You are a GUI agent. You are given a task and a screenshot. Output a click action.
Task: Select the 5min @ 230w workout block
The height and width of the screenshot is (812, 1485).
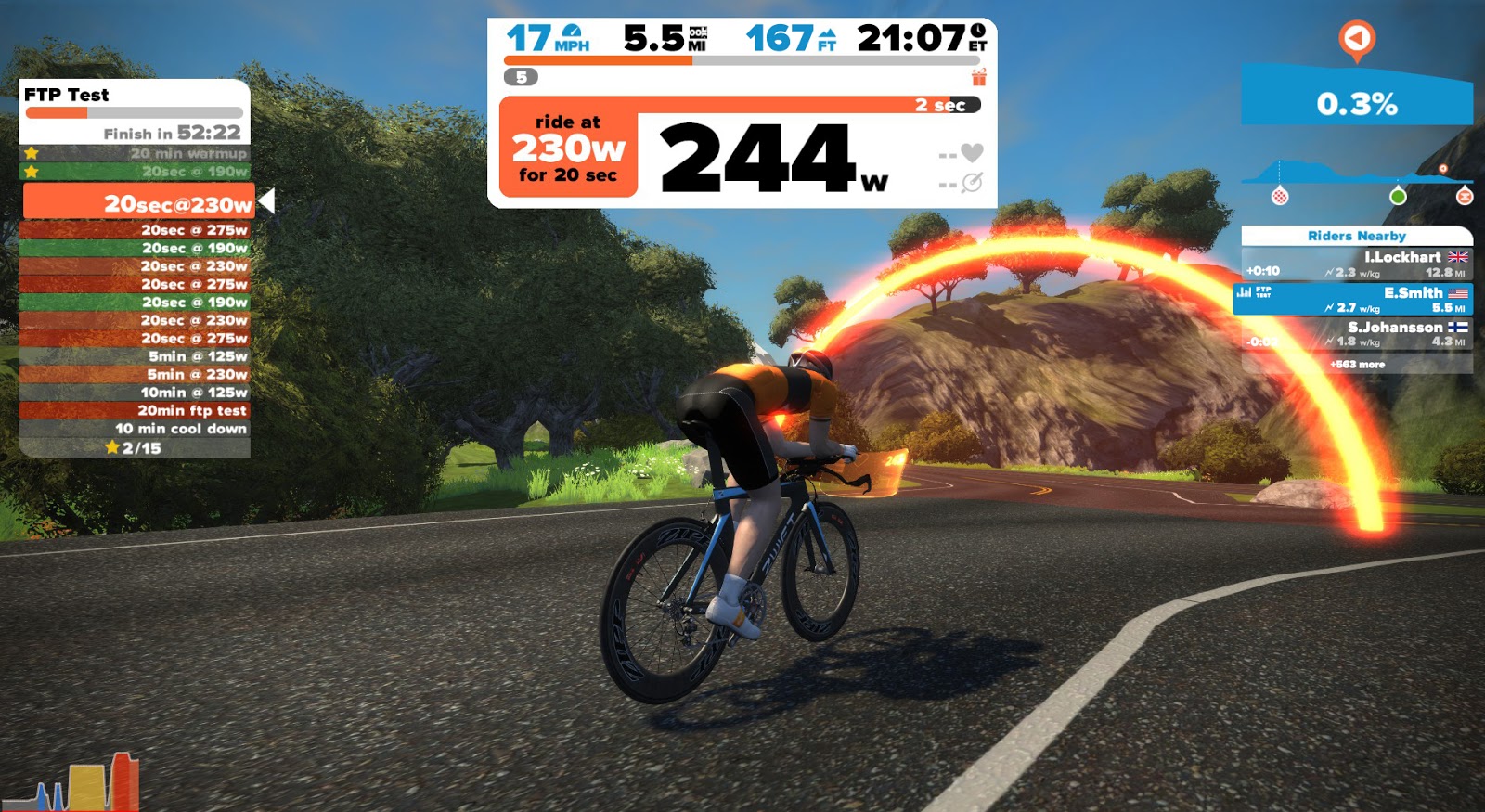click(x=136, y=374)
